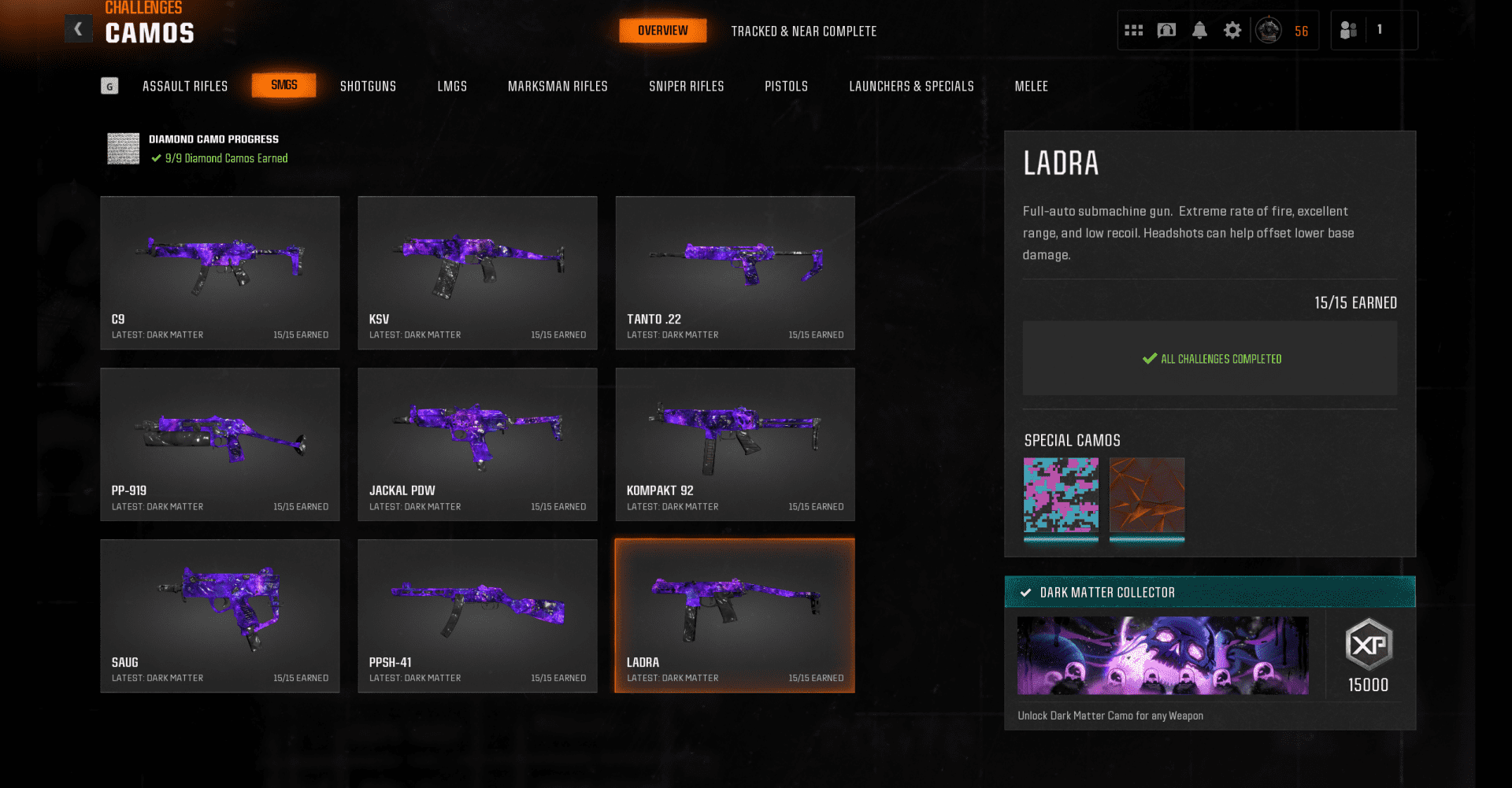The width and height of the screenshot is (1512, 788).
Task: Open the PP-919 camo tile
Action: pyautogui.click(x=220, y=444)
